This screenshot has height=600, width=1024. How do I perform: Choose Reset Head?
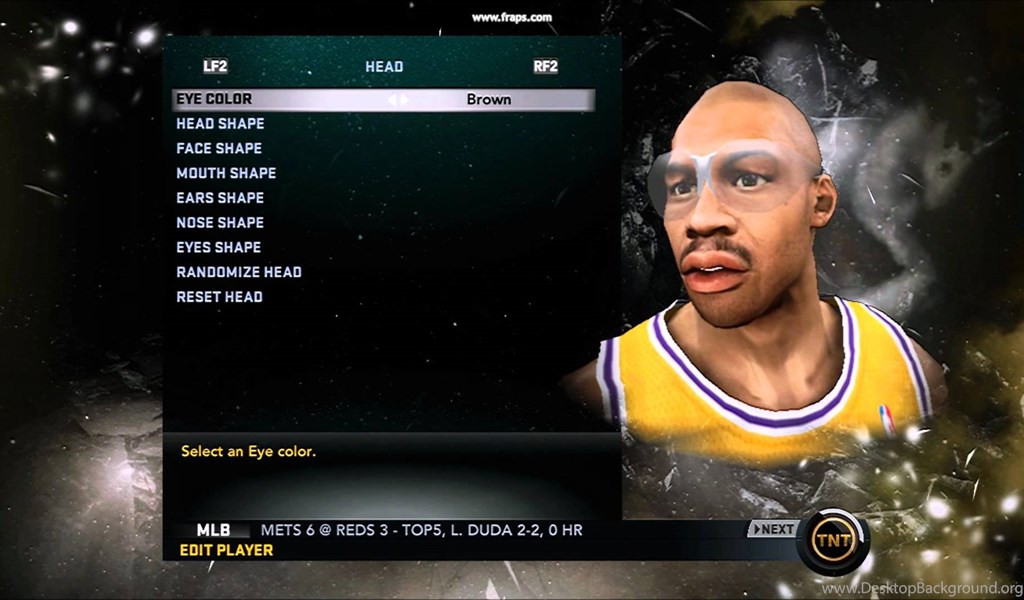click(219, 297)
